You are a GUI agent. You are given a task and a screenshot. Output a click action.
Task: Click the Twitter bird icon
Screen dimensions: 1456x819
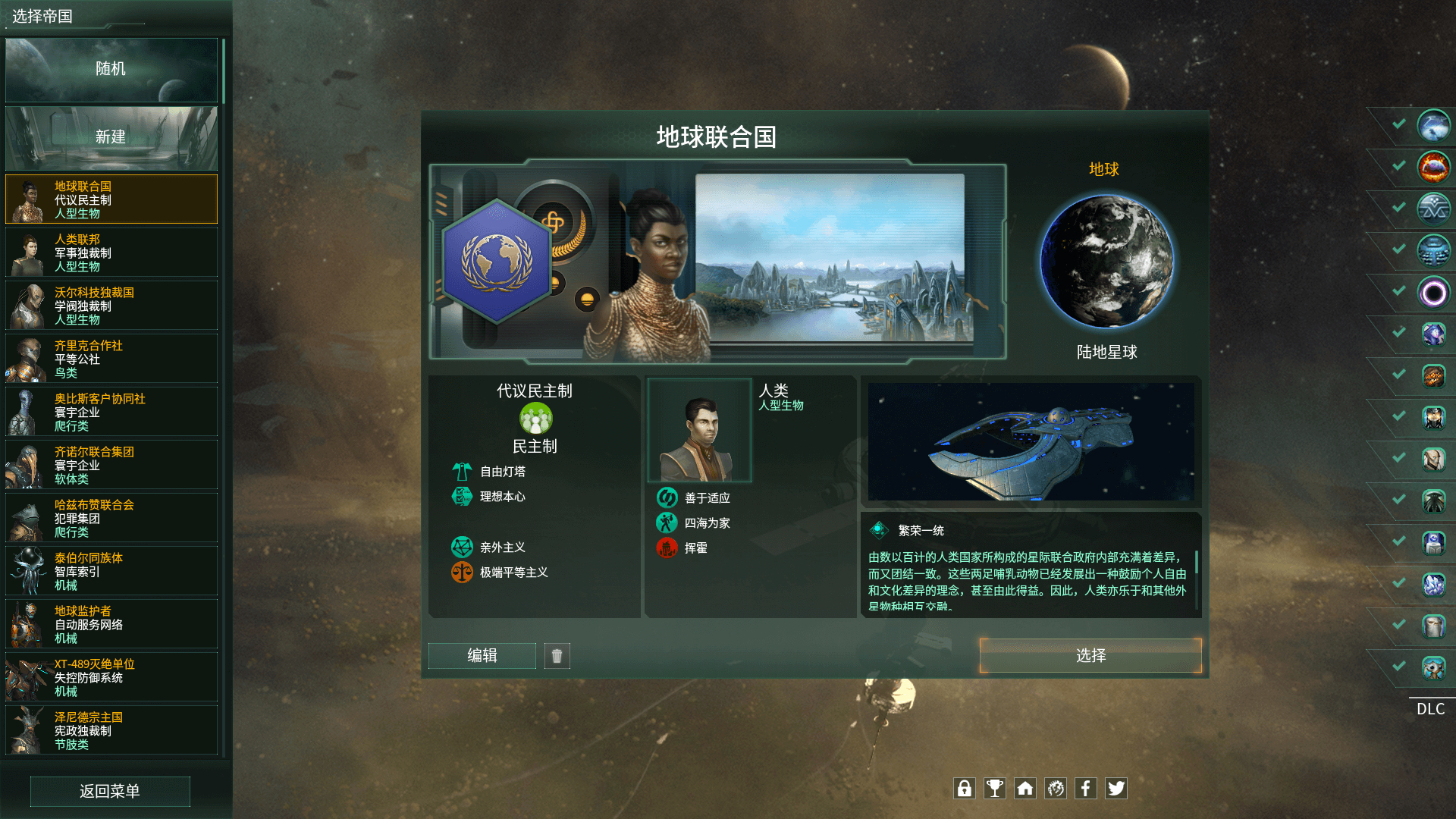pos(1116,789)
